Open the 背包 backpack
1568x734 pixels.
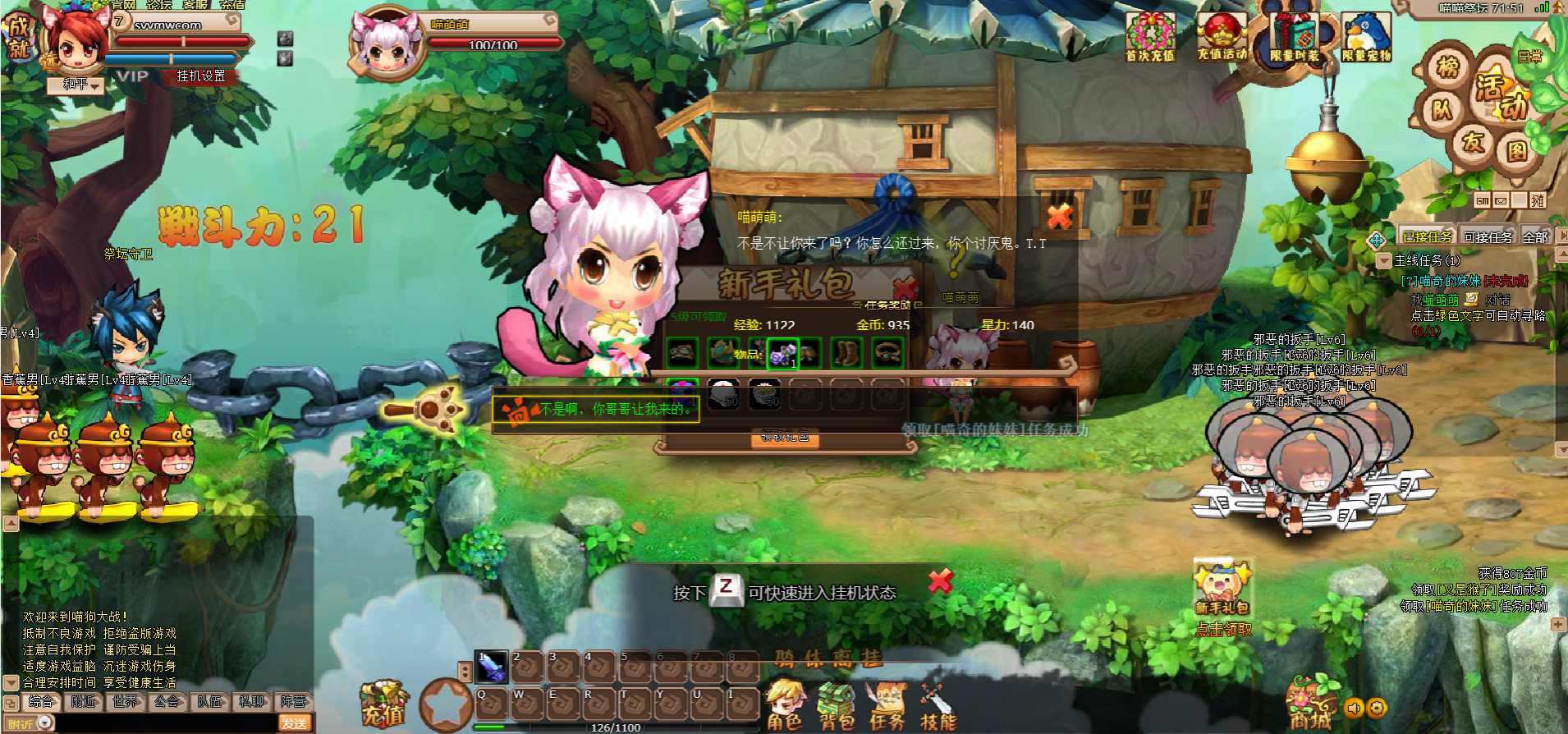(x=836, y=705)
